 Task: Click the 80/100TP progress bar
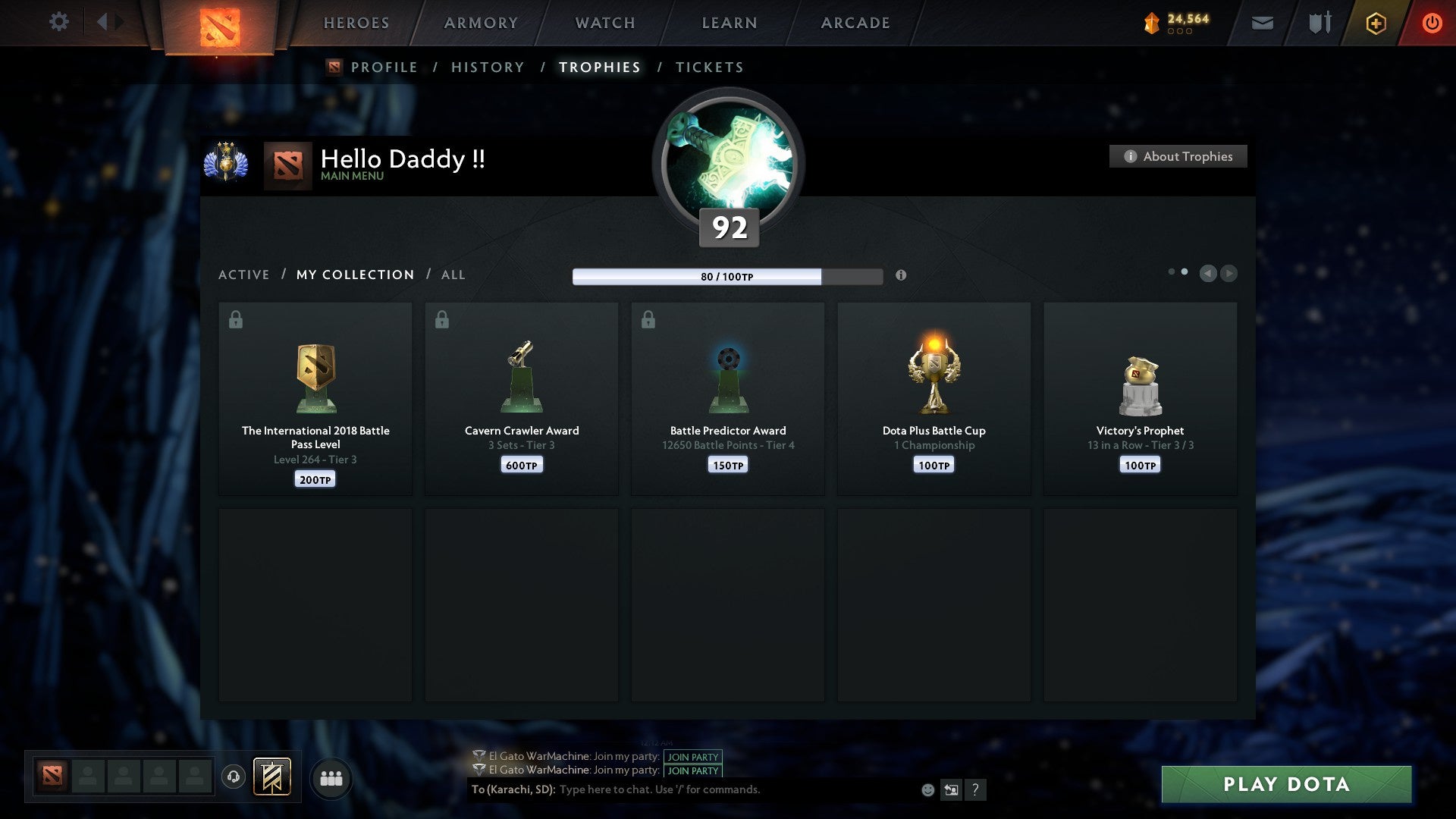click(726, 277)
